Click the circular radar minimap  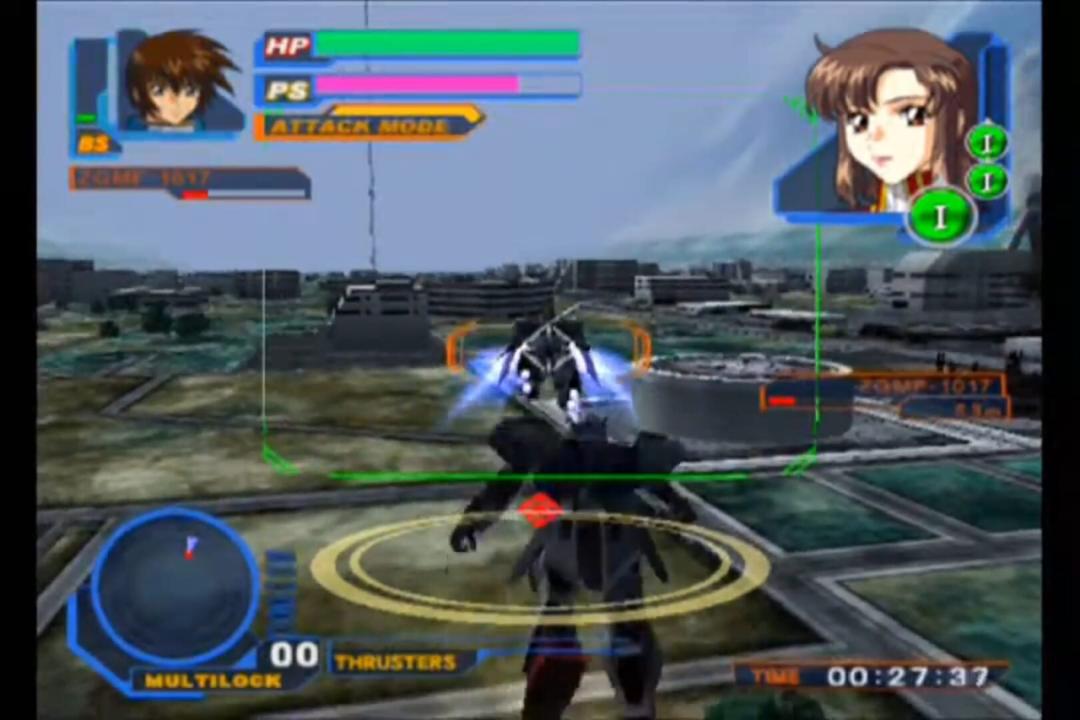click(x=176, y=584)
